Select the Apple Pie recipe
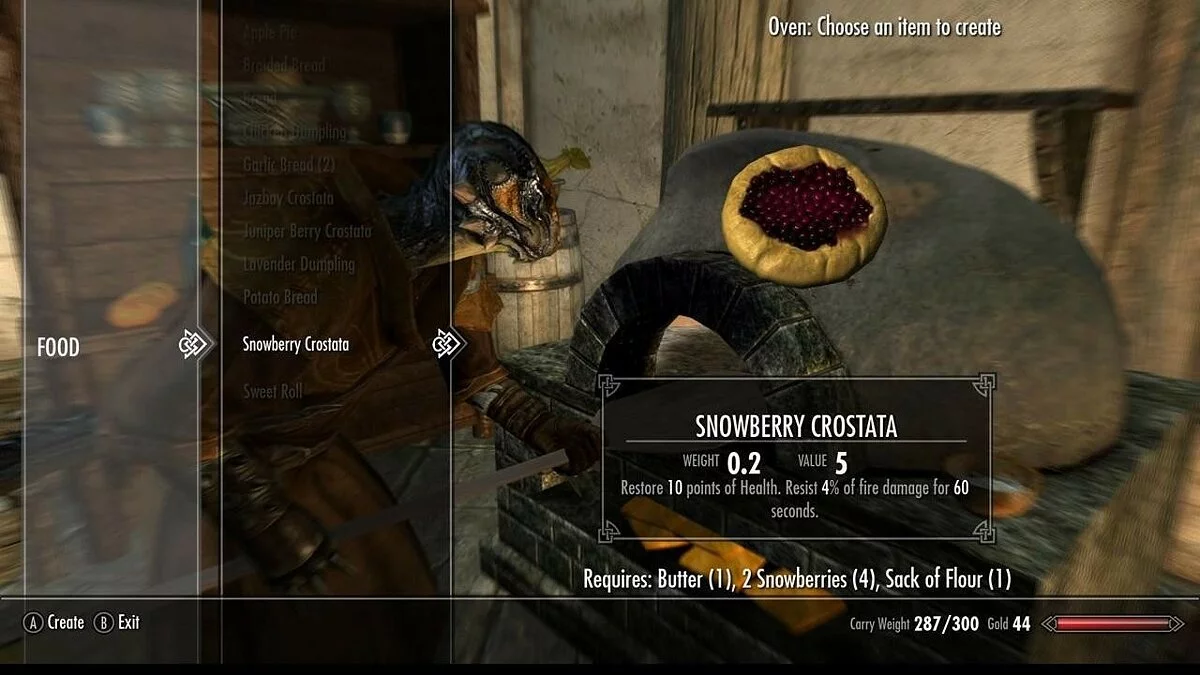Image resolution: width=1200 pixels, height=675 pixels. coord(270,33)
